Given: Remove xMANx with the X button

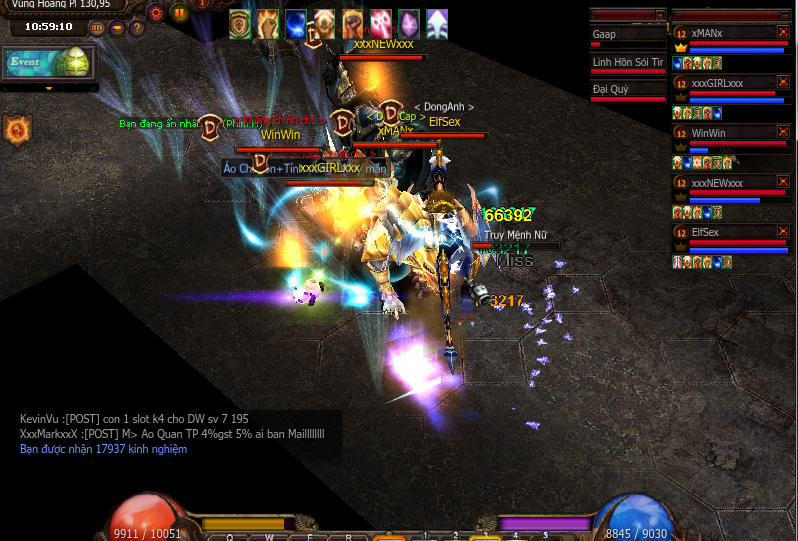Looking at the screenshot, I should click(783, 33).
